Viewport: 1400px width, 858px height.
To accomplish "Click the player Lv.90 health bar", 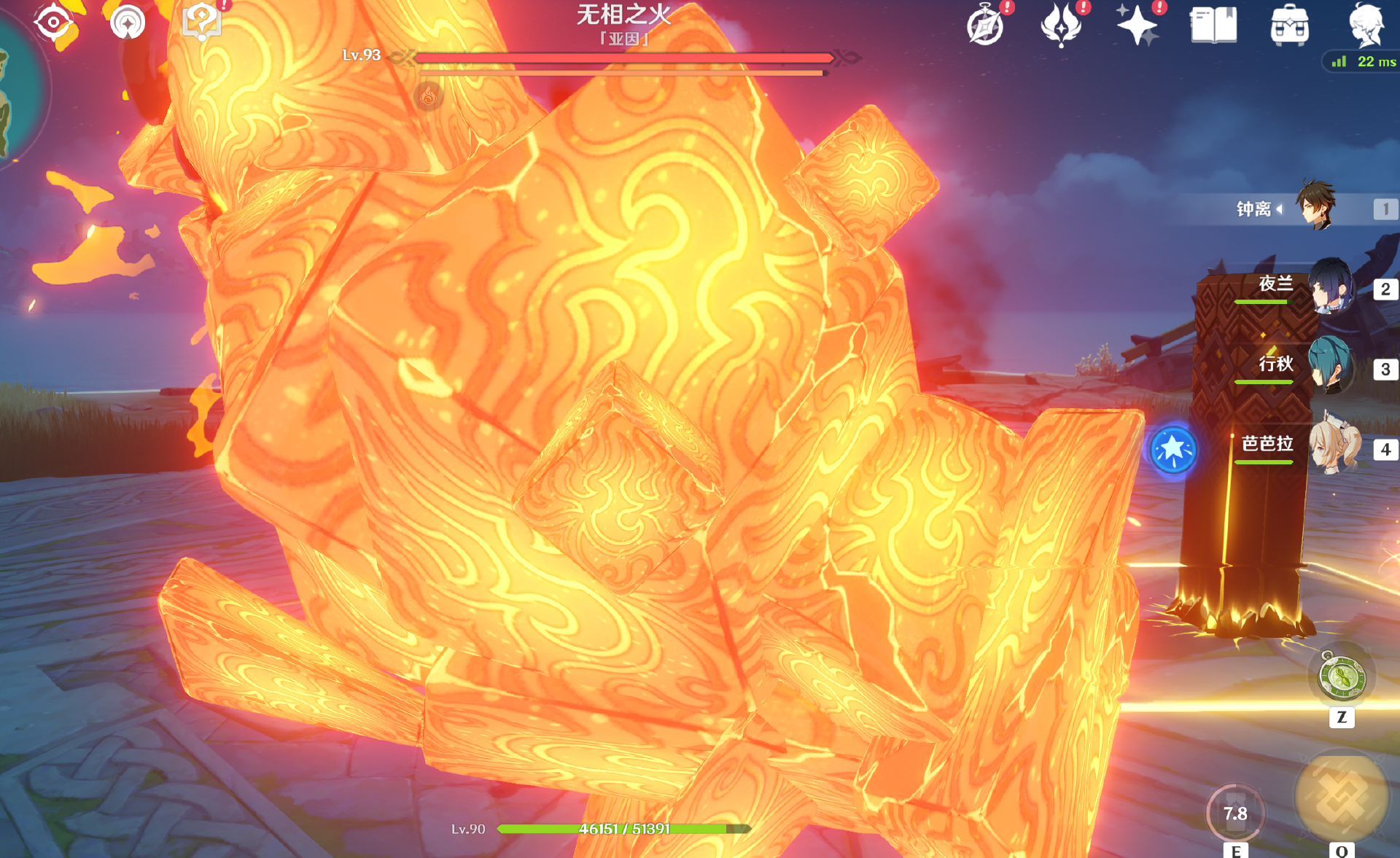I will point(623,828).
